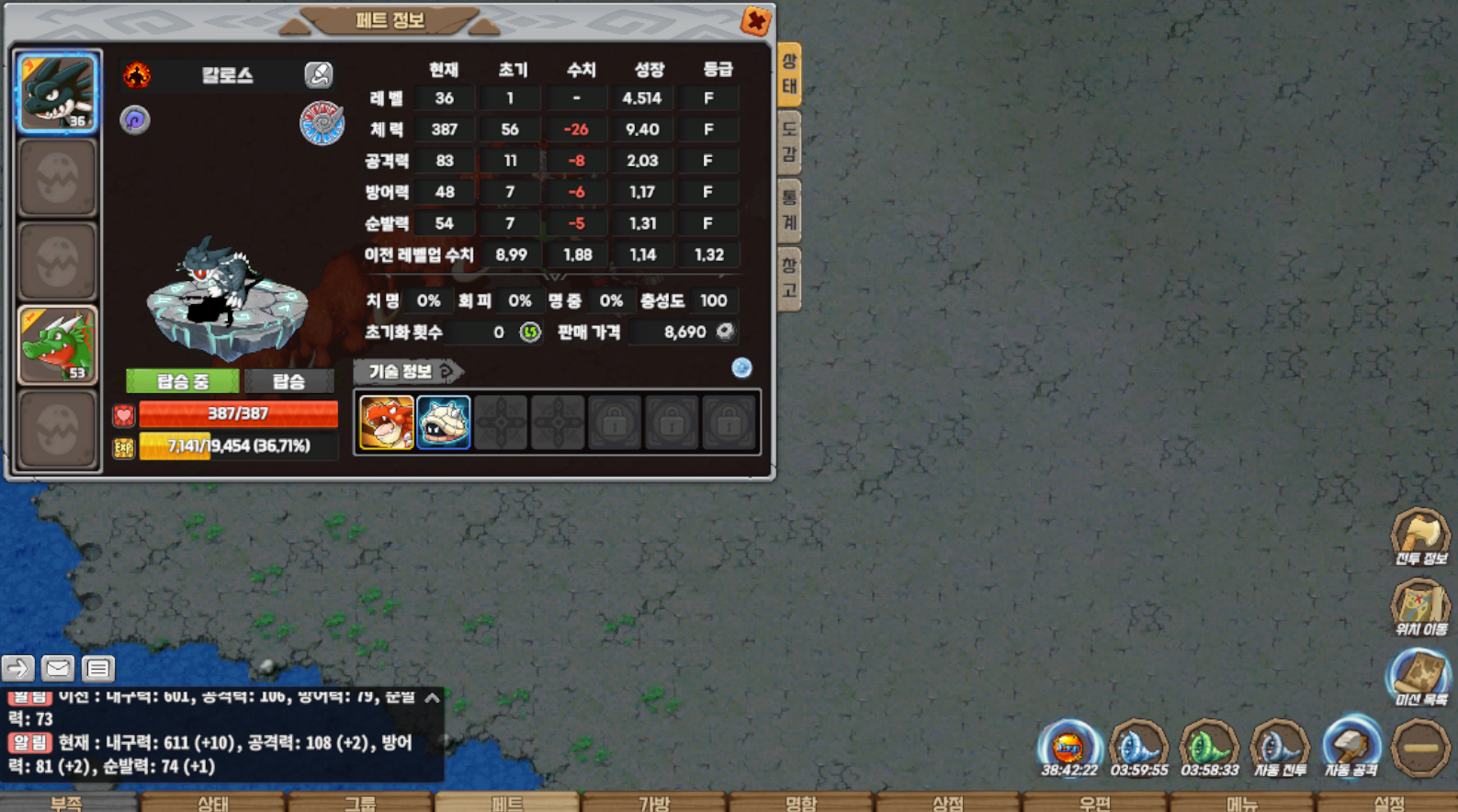Open the 전투 정보 battle info
The width and height of the screenshot is (1458, 812).
[x=1420, y=536]
